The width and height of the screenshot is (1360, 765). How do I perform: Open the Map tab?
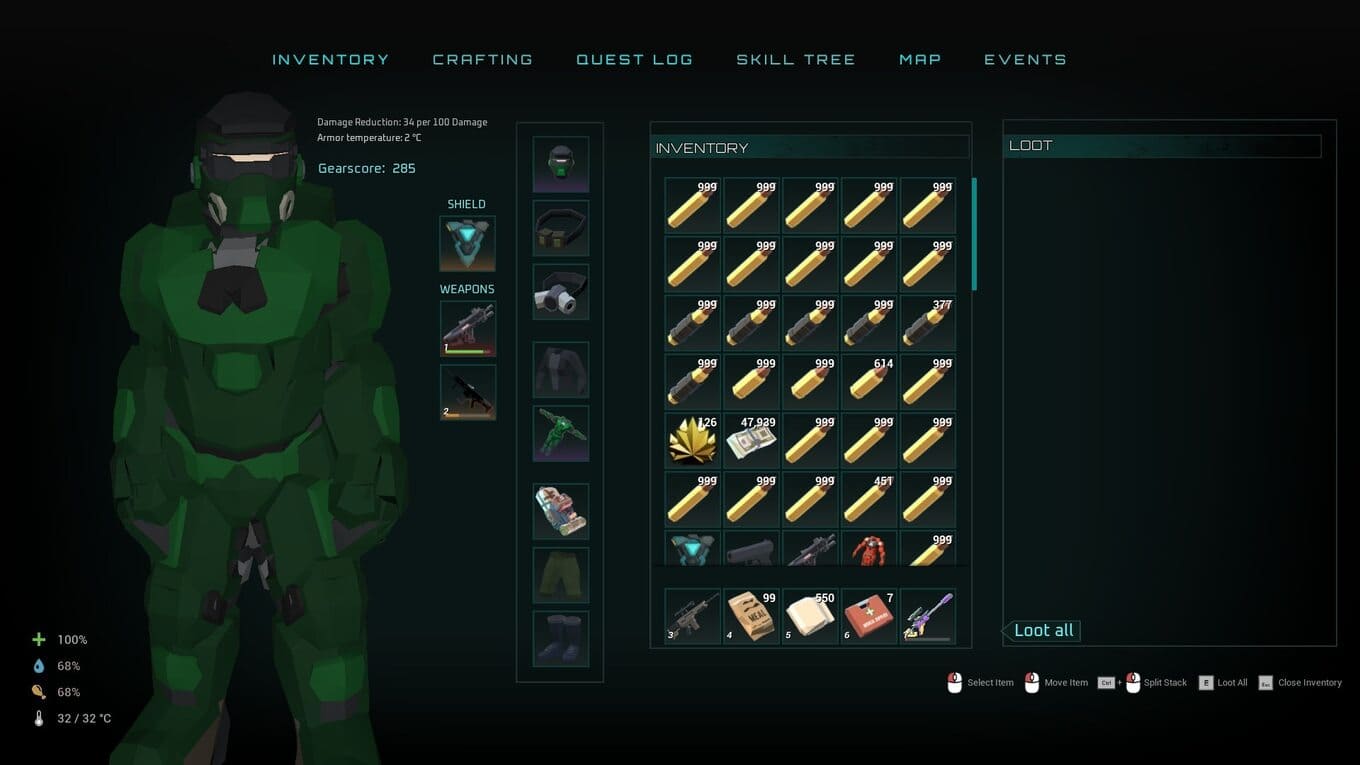[x=920, y=60]
